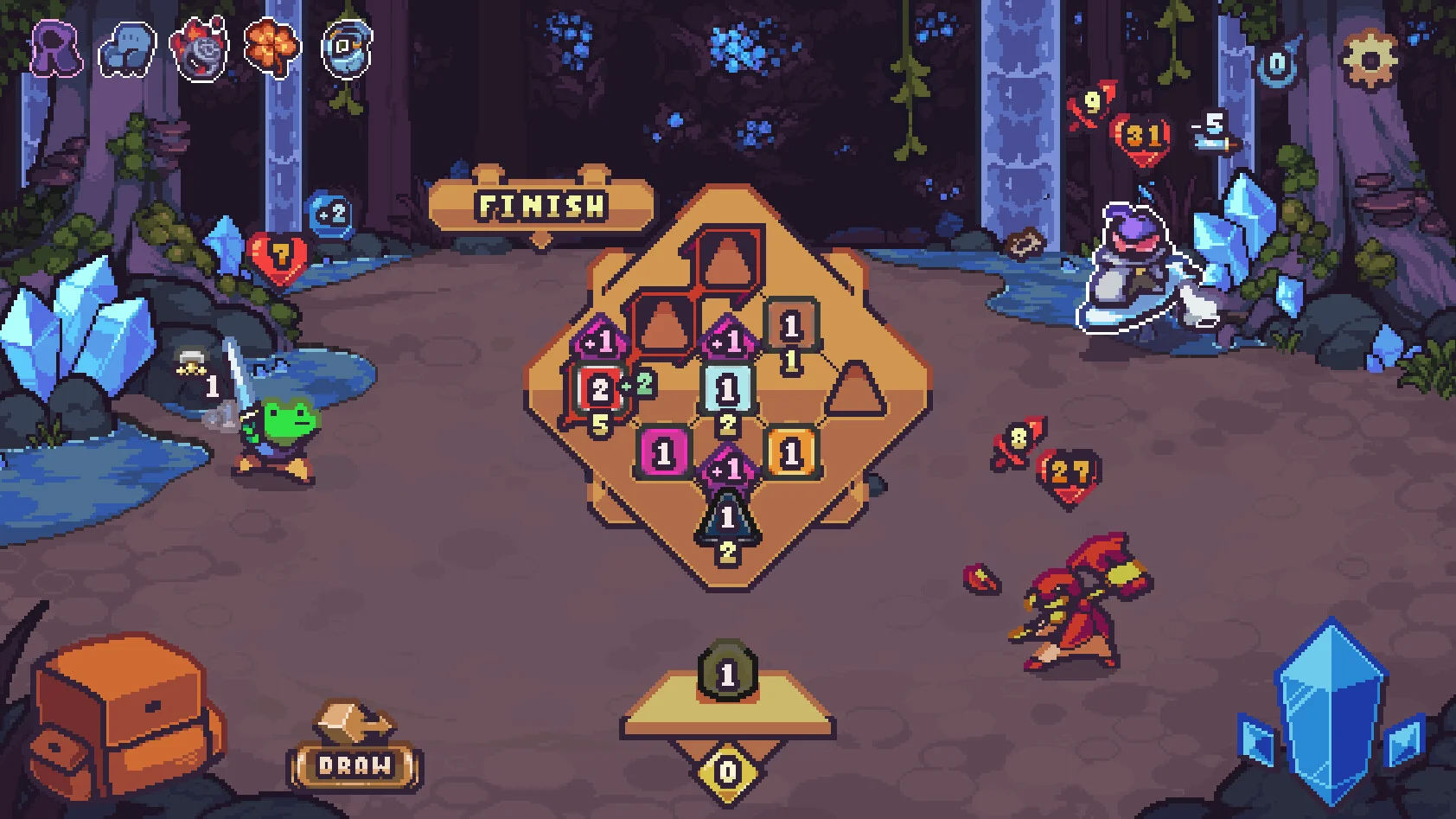The image size is (1456, 819).
Task: Draw dice with the DRAW button
Action: pyautogui.click(x=354, y=765)
